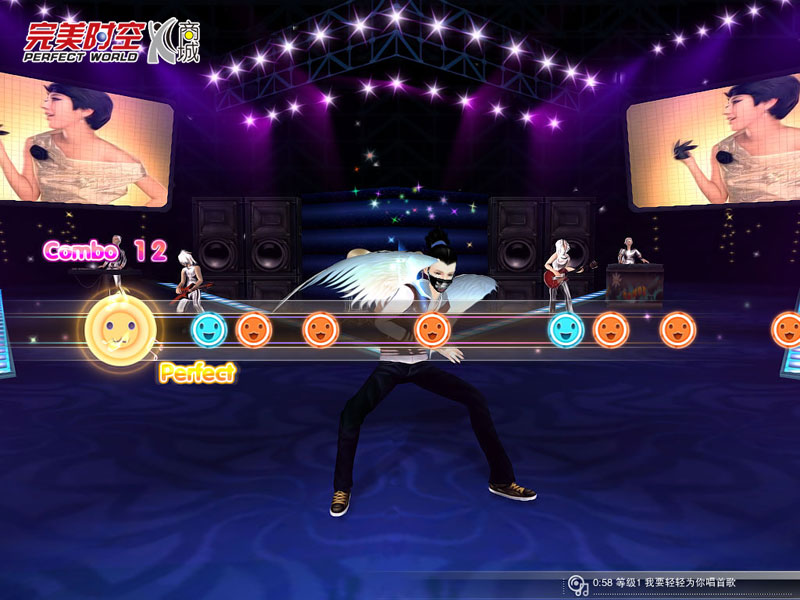Click the music disc icon beside the song title
Image resolution: width=800 pixels, height=600 pixels.
pos(578,584)
